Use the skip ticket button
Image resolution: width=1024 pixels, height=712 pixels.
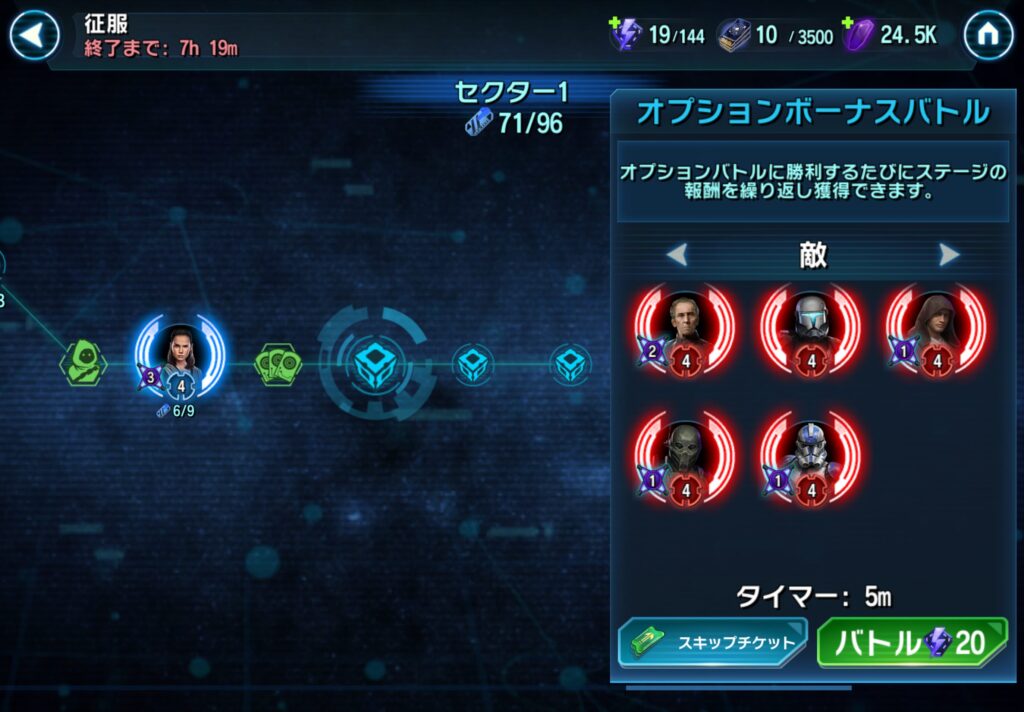pos(711,643)
